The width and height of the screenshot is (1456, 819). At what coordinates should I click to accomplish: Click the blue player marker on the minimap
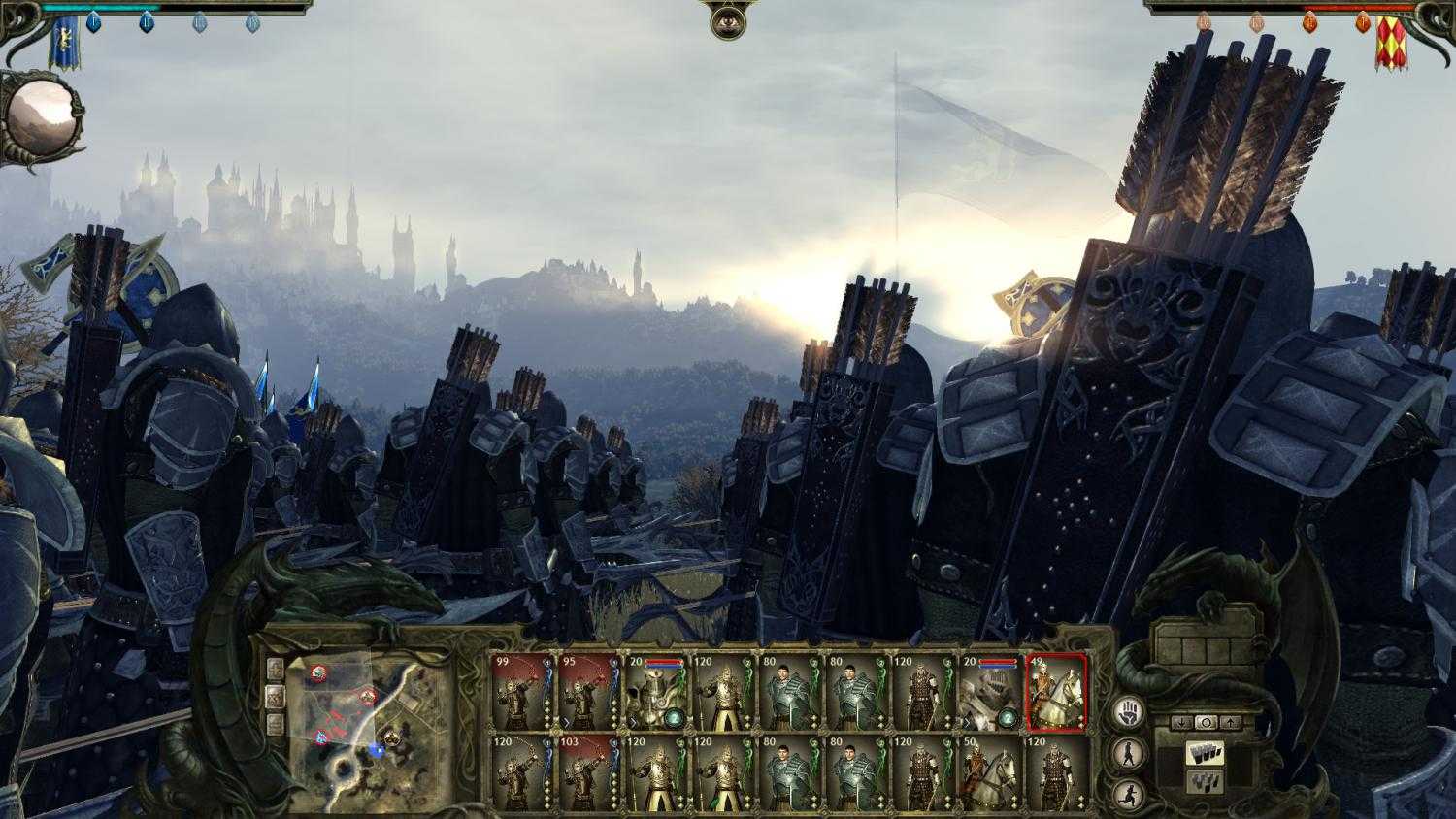coord(378,749)
